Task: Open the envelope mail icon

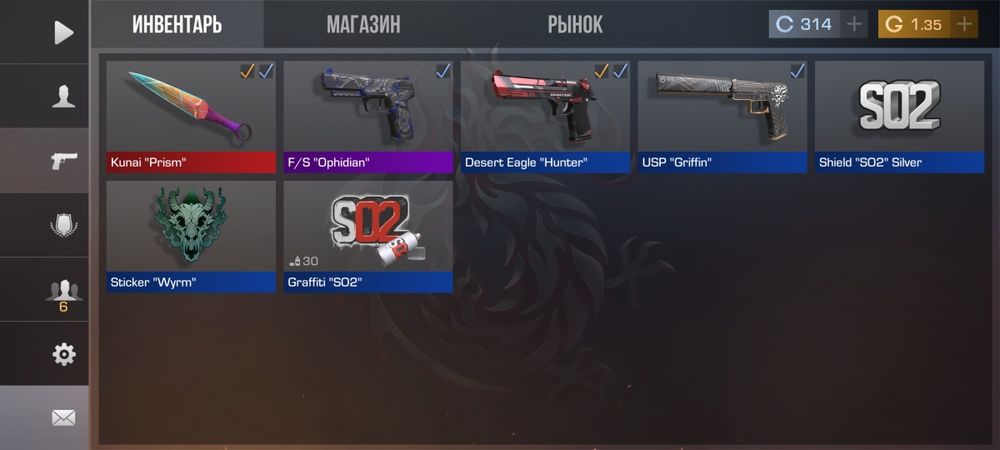Action: click(63, 417)
